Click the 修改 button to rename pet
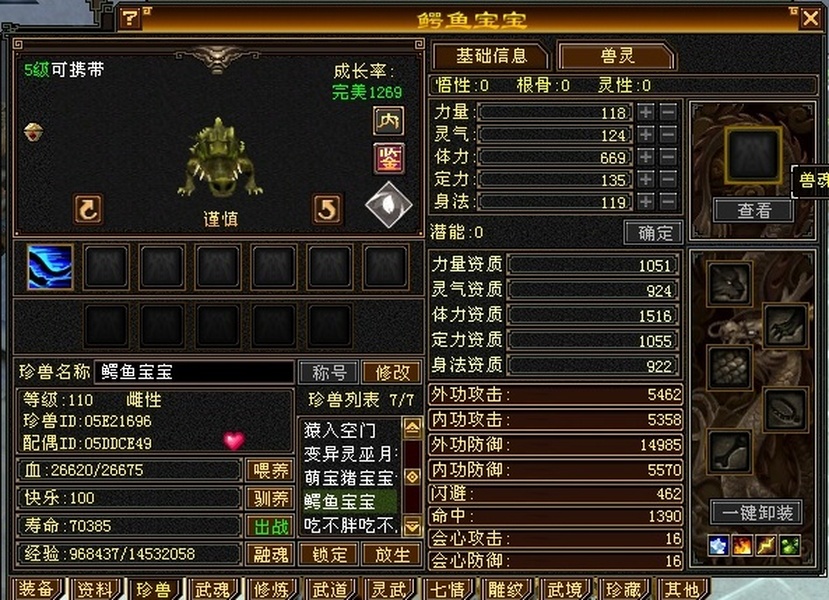 pyautogui.click(x=391, y=372)
